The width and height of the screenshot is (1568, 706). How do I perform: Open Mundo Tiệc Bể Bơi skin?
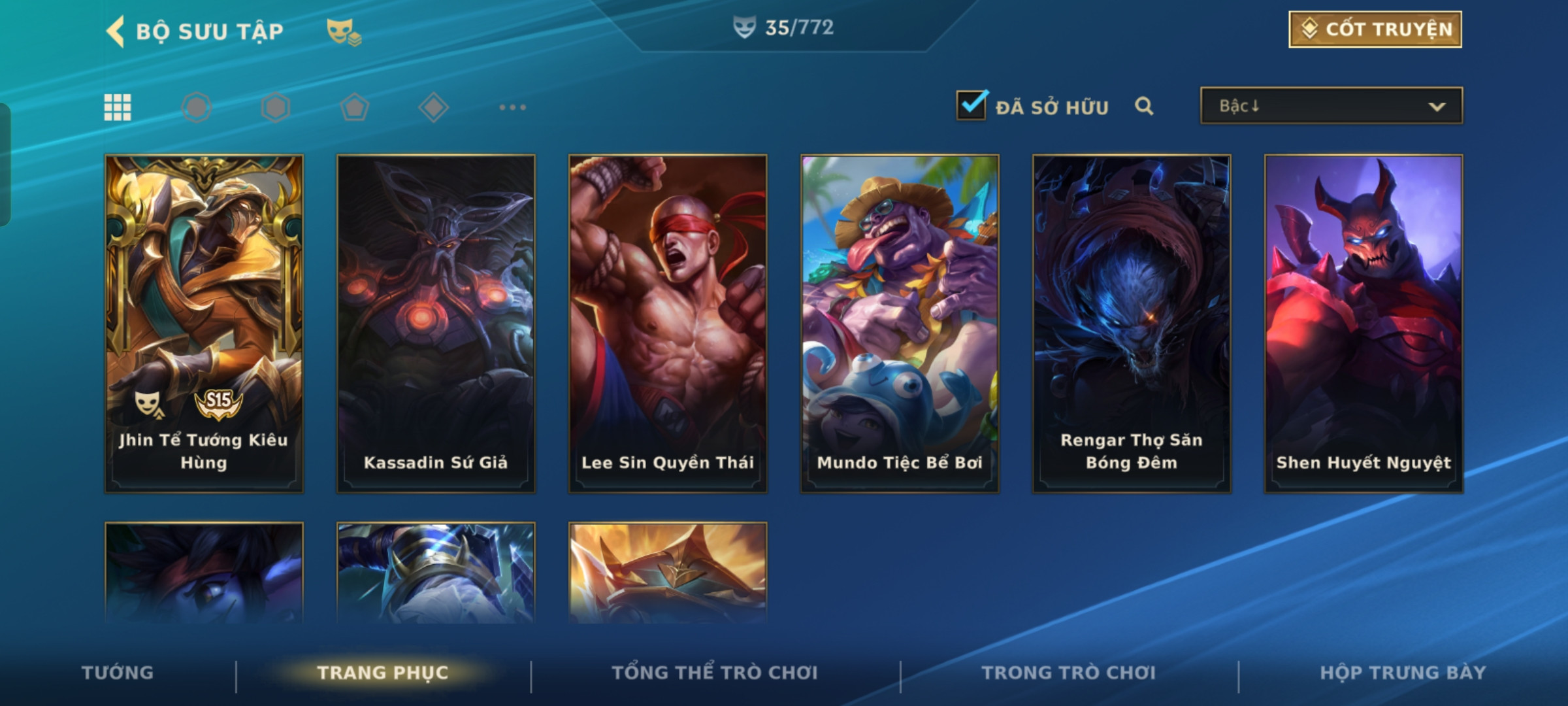pos(900,324)
